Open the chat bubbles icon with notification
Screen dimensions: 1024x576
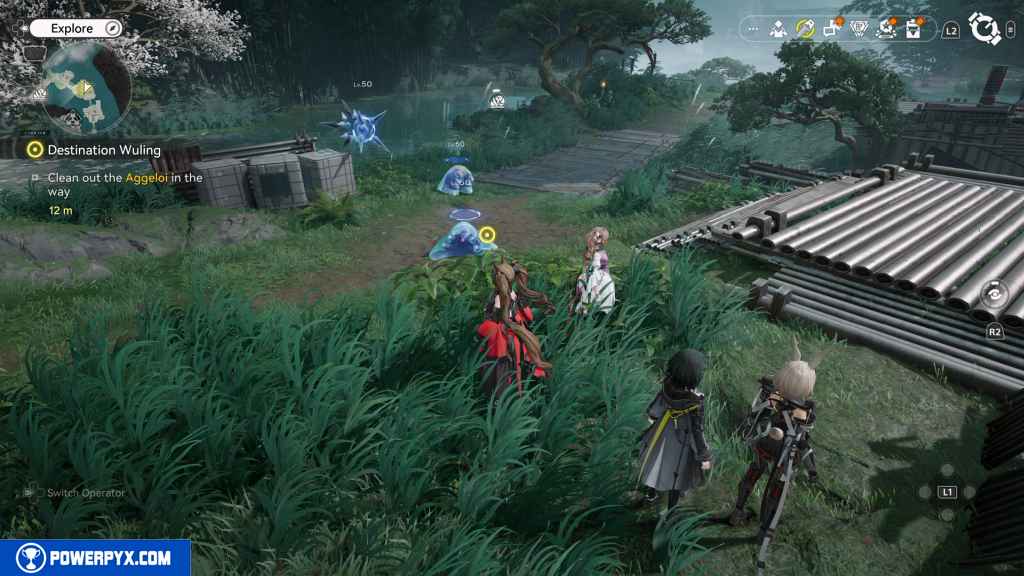coord(832,29)
